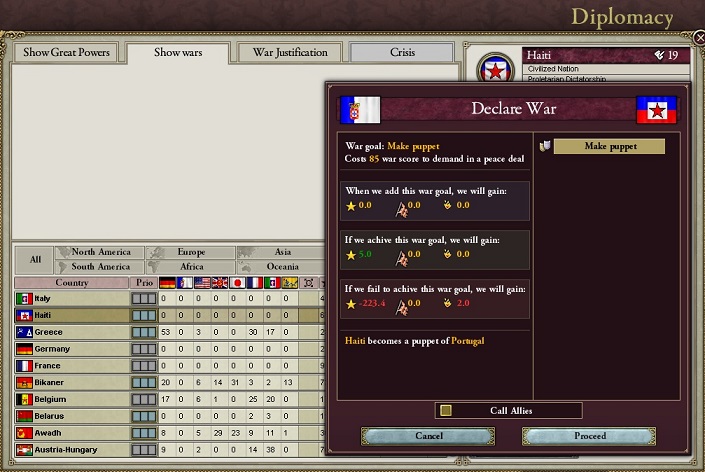Open the Show wars tab

pos(180,52)
